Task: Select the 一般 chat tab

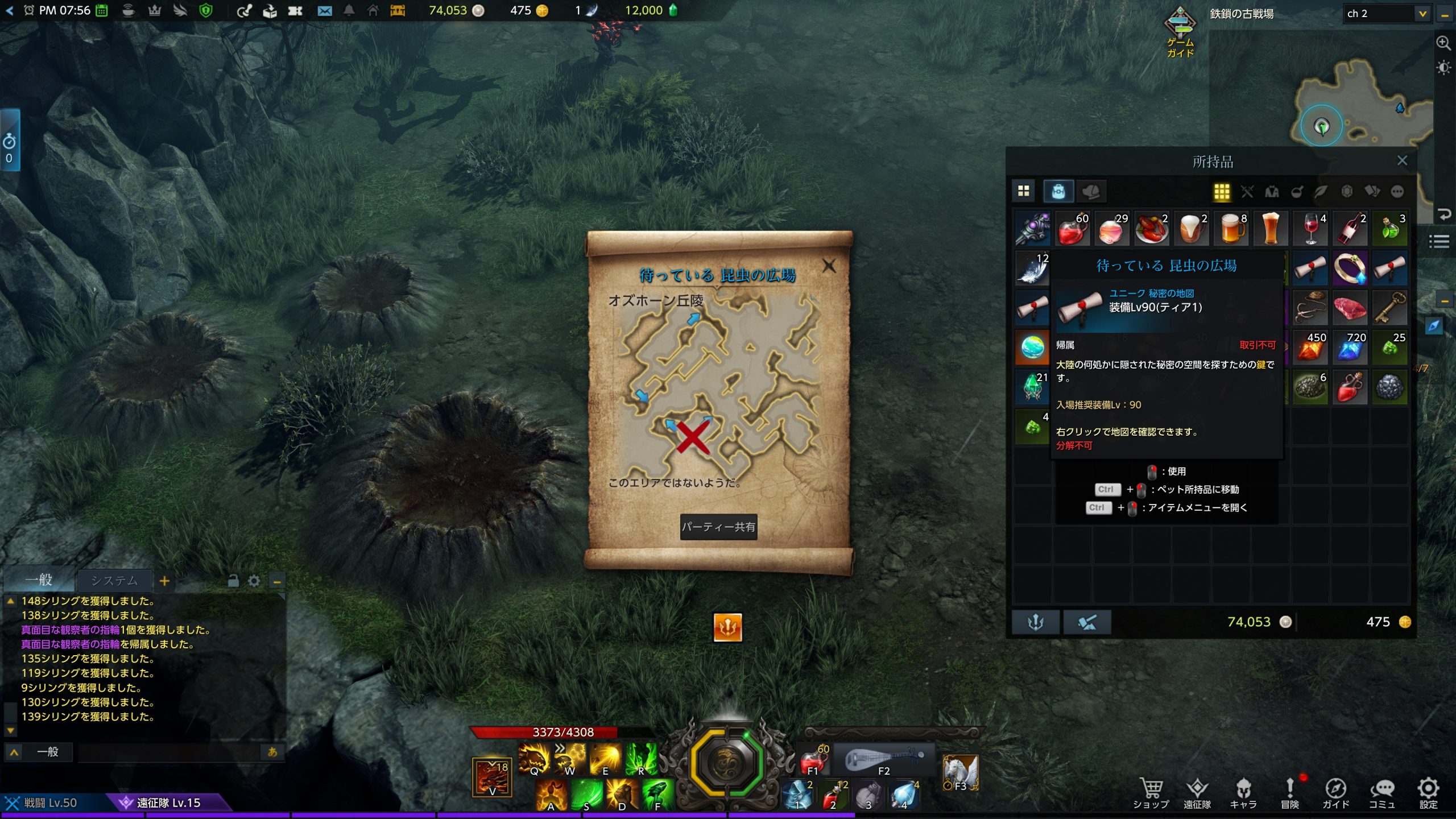Action: 39,580
